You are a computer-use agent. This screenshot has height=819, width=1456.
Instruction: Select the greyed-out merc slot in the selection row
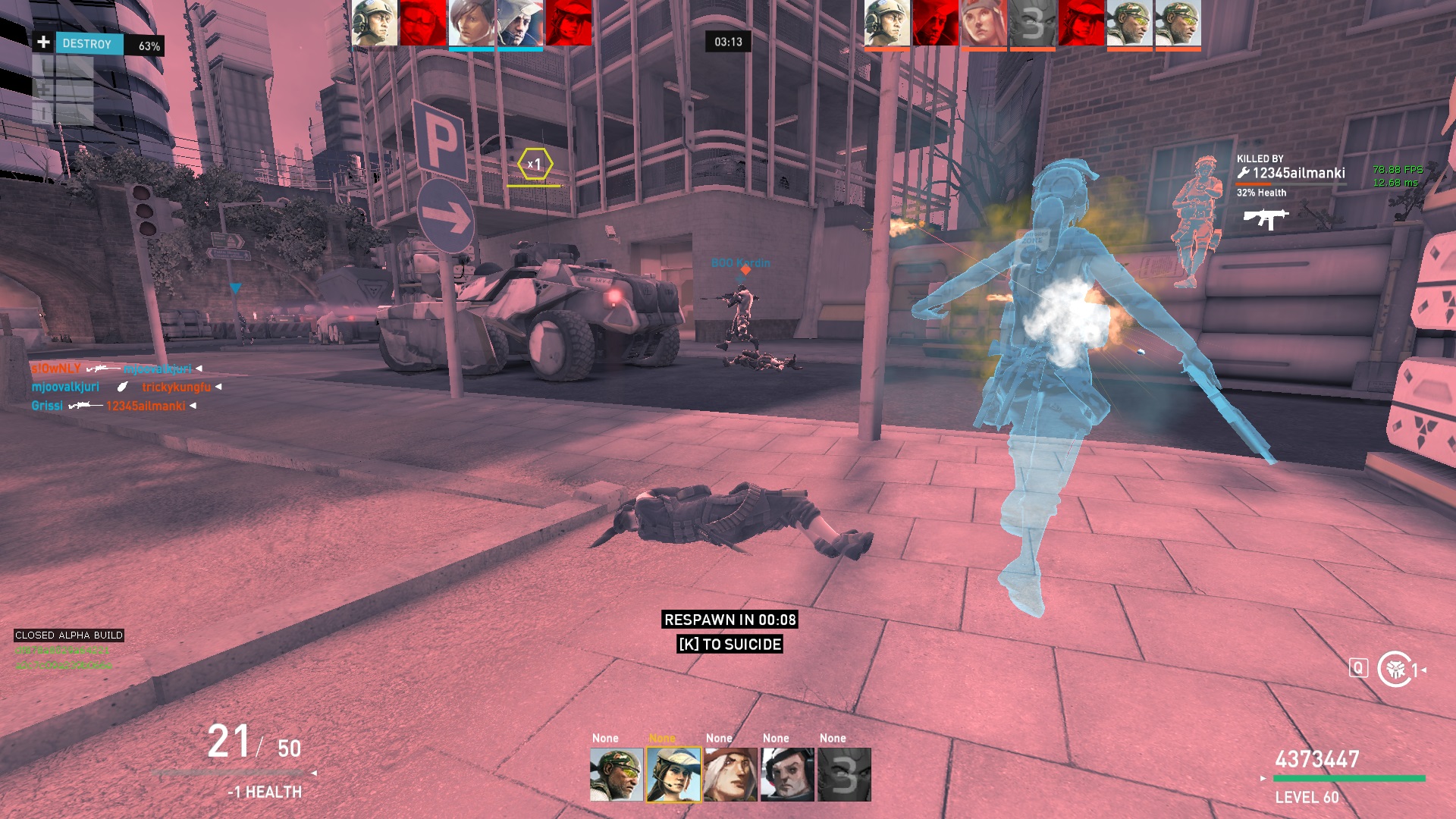pyautogui.click(x=844, y=774)
